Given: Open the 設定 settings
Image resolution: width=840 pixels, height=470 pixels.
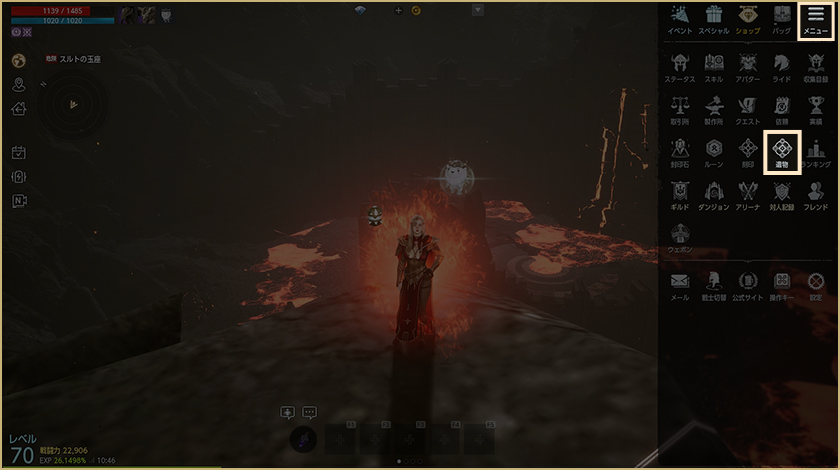Looking at the screenshot, I should (815, 285).
